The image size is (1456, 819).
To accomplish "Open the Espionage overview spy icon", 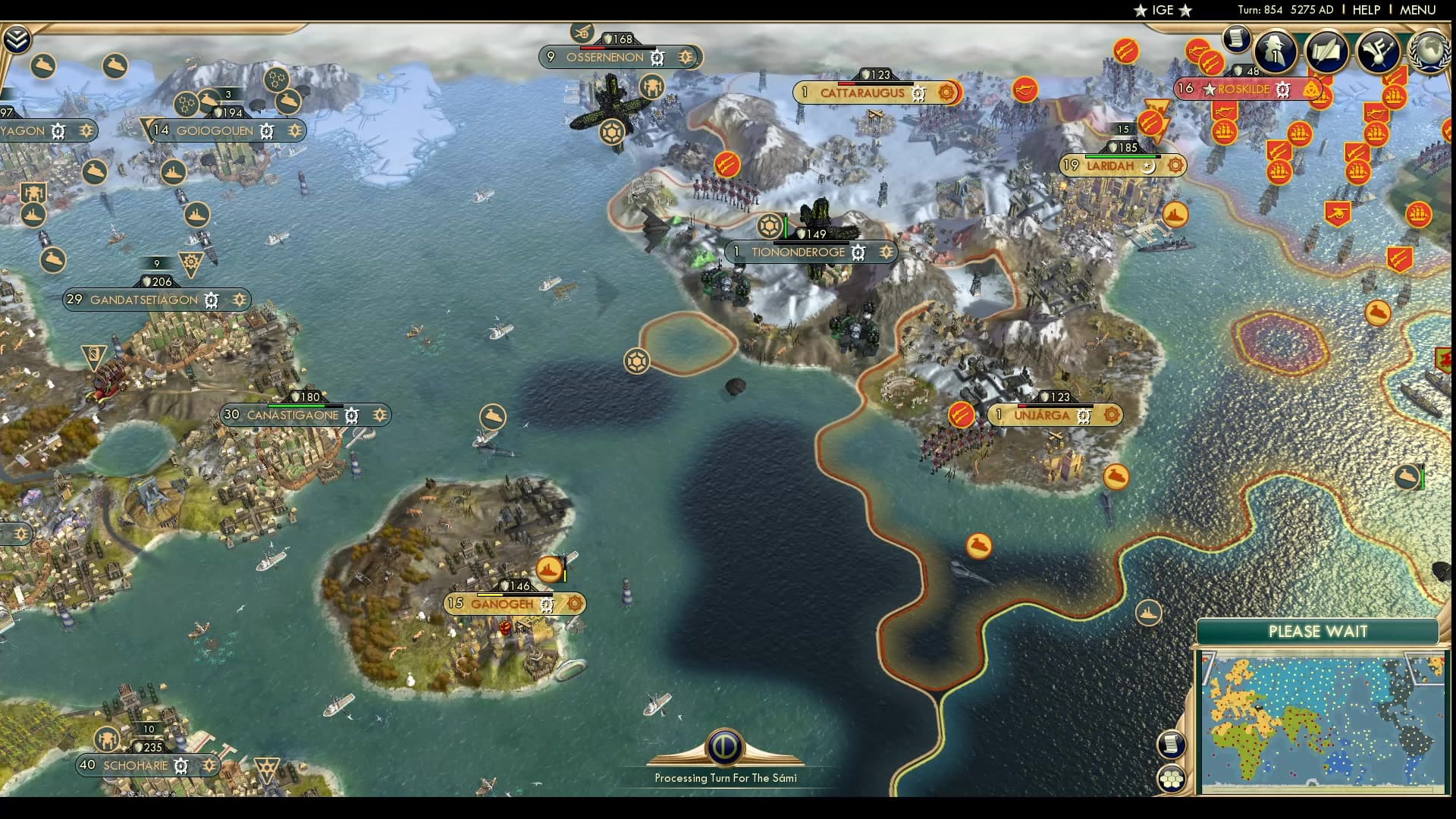I will (x=1275, y=51).
